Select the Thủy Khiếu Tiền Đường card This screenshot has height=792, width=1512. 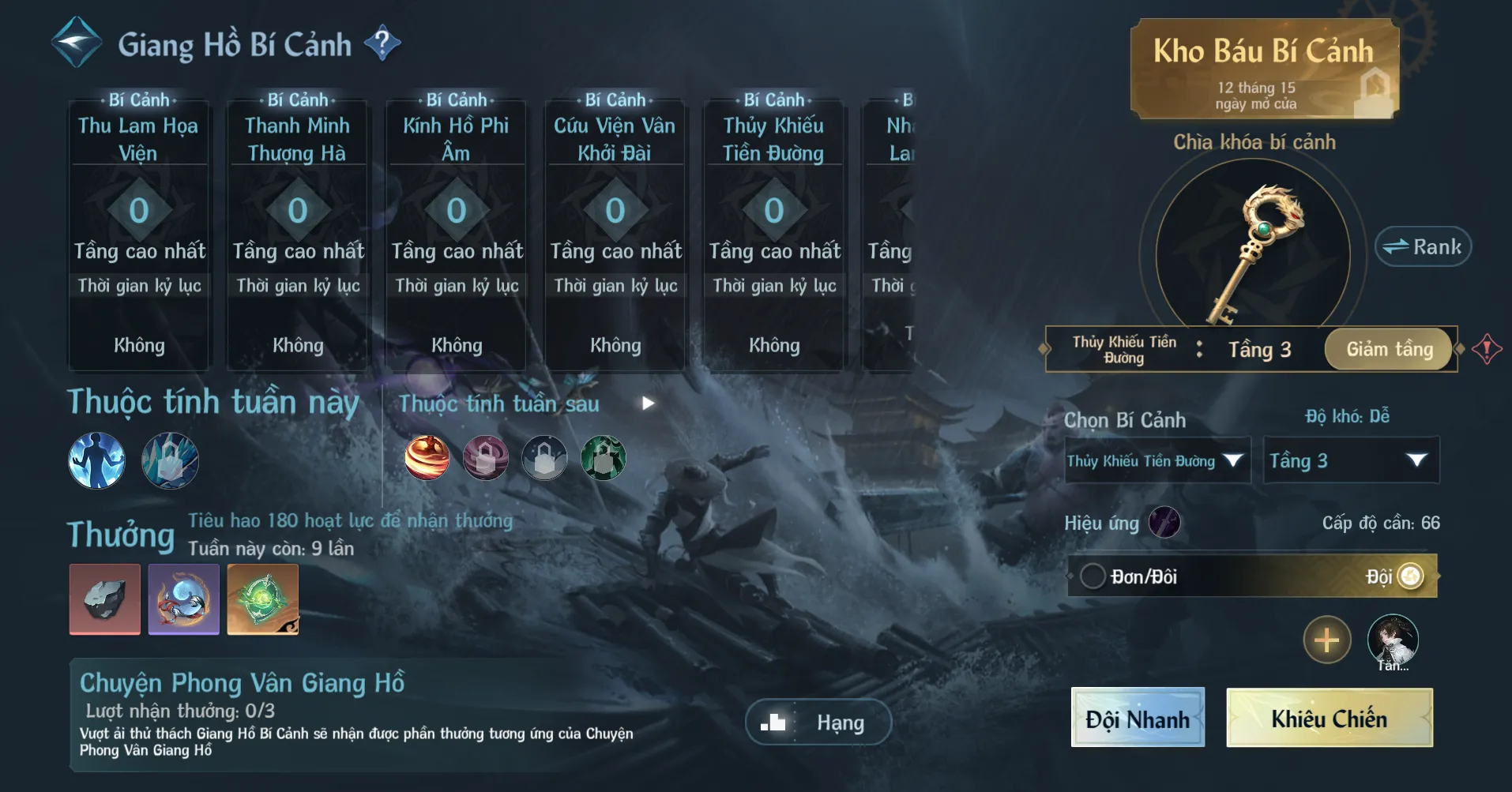773,235
